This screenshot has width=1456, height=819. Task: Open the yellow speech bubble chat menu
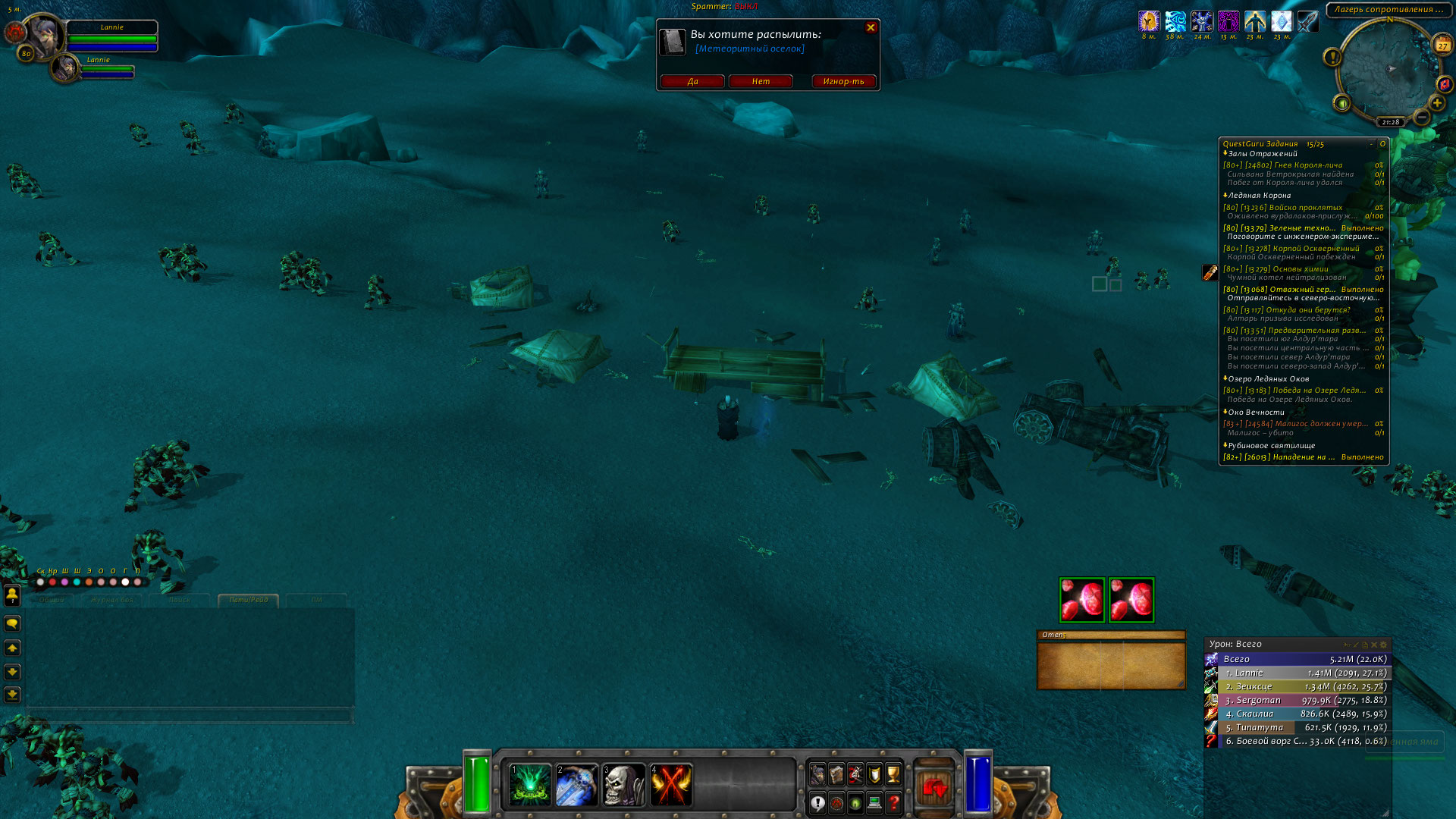(12, 623)
